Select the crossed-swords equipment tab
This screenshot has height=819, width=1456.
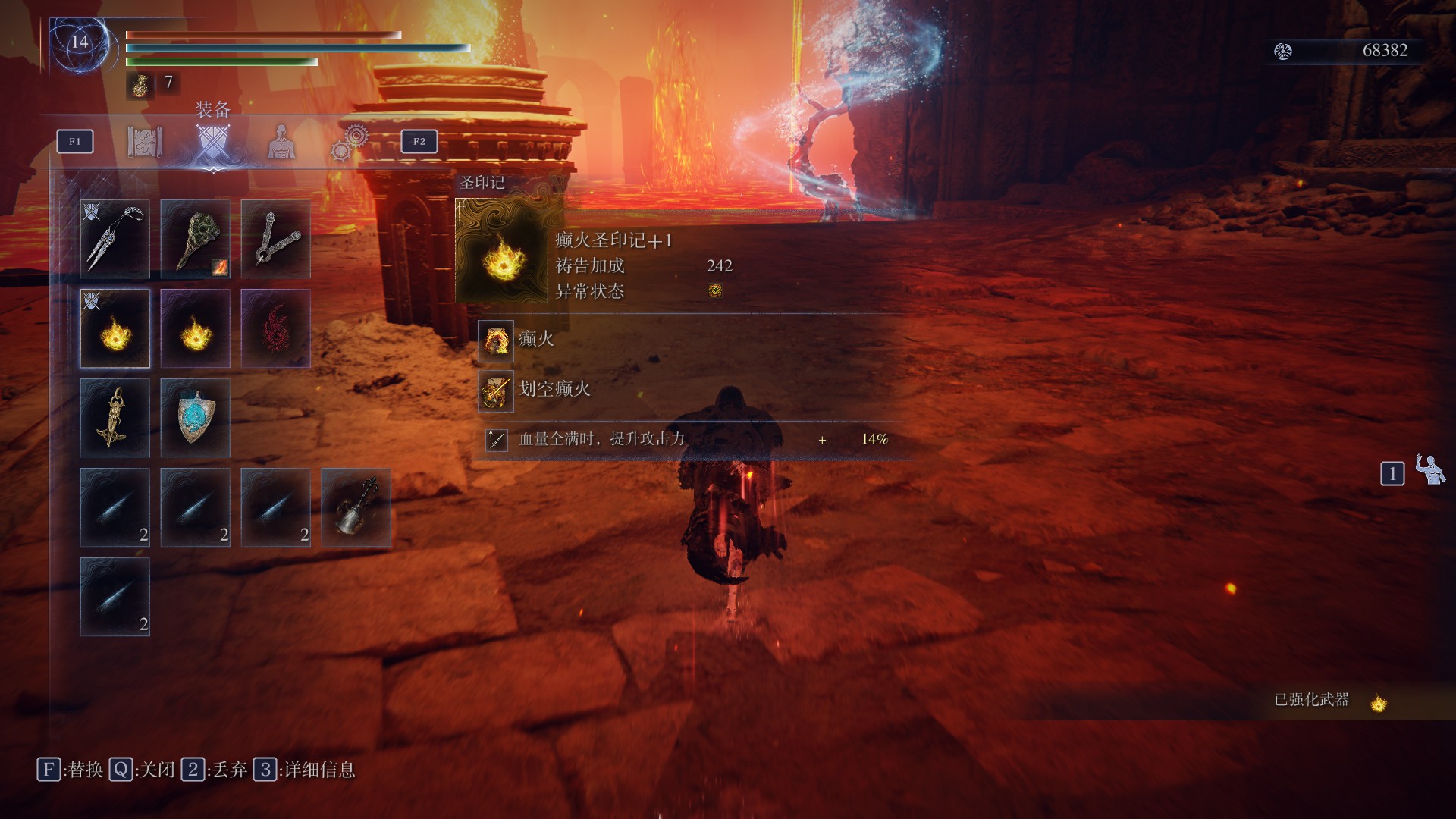point(212,142)
